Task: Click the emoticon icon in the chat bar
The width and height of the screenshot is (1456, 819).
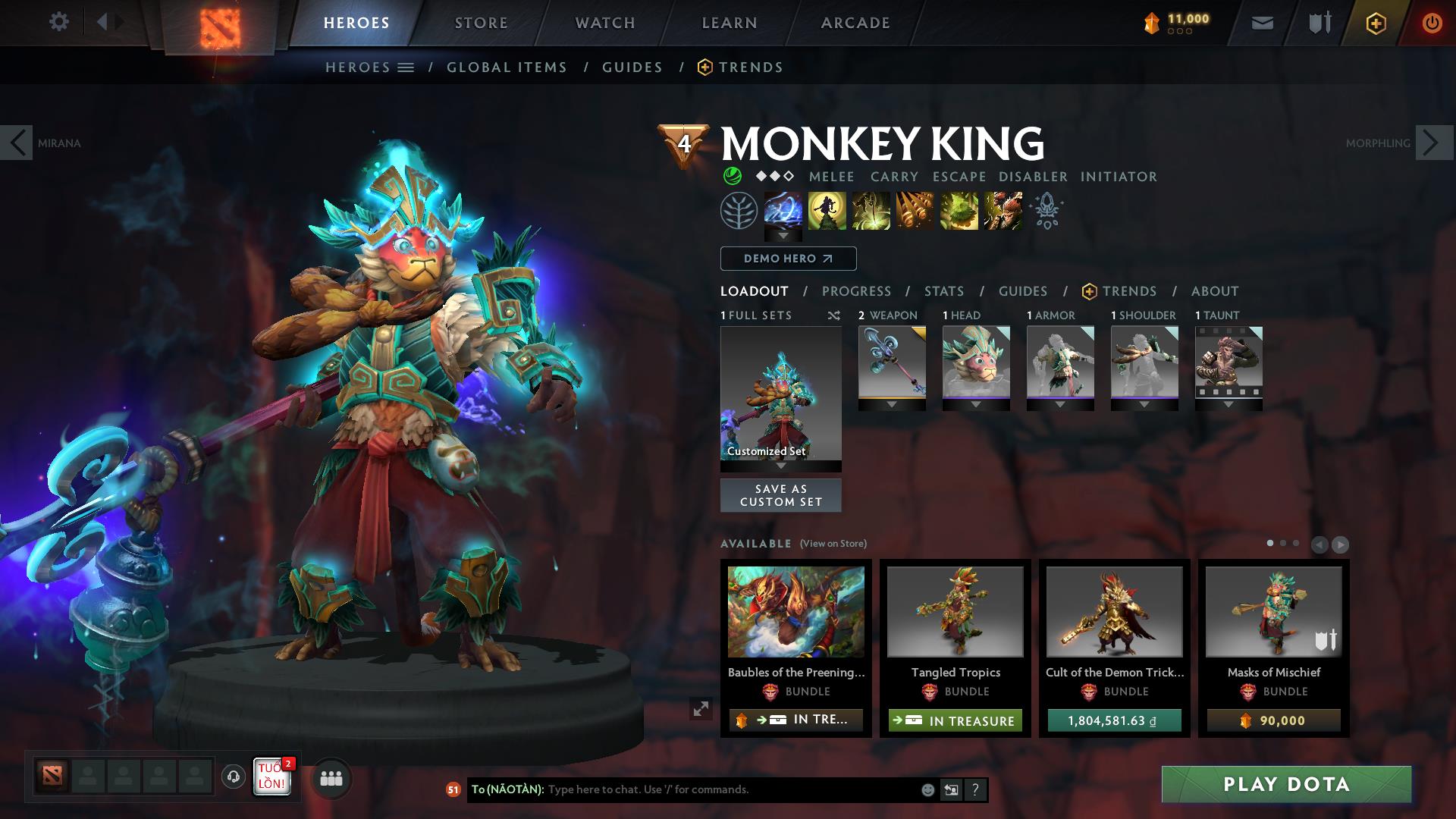Action: [x=927, y=789]
